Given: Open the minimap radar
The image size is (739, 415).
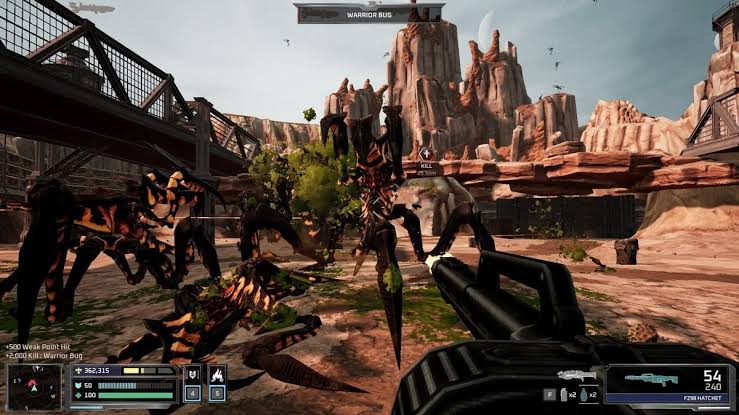Looking at the screenshot, I should (35, 388).
